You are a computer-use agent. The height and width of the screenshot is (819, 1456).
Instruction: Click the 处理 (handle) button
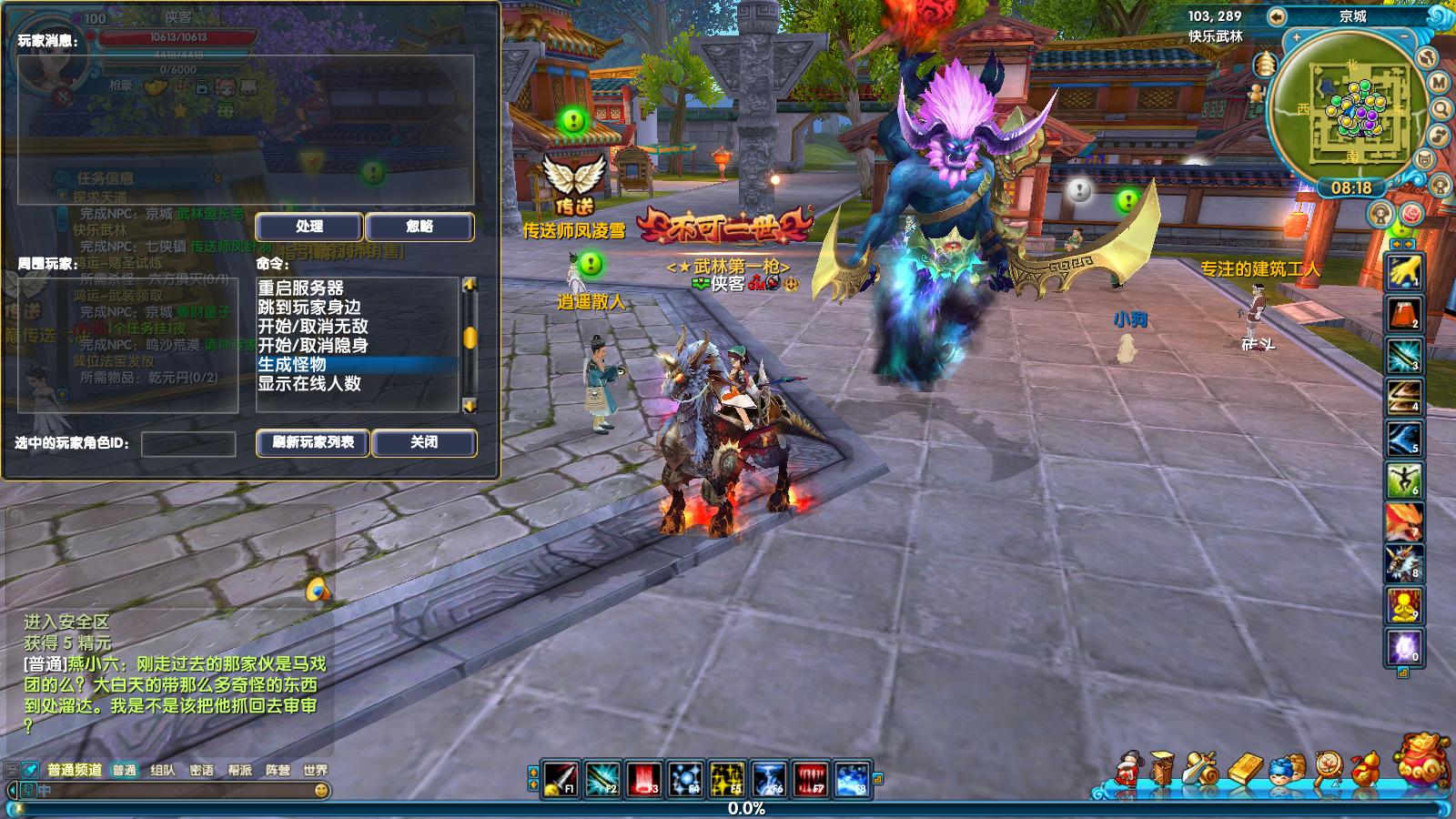(x=309, y=227)
